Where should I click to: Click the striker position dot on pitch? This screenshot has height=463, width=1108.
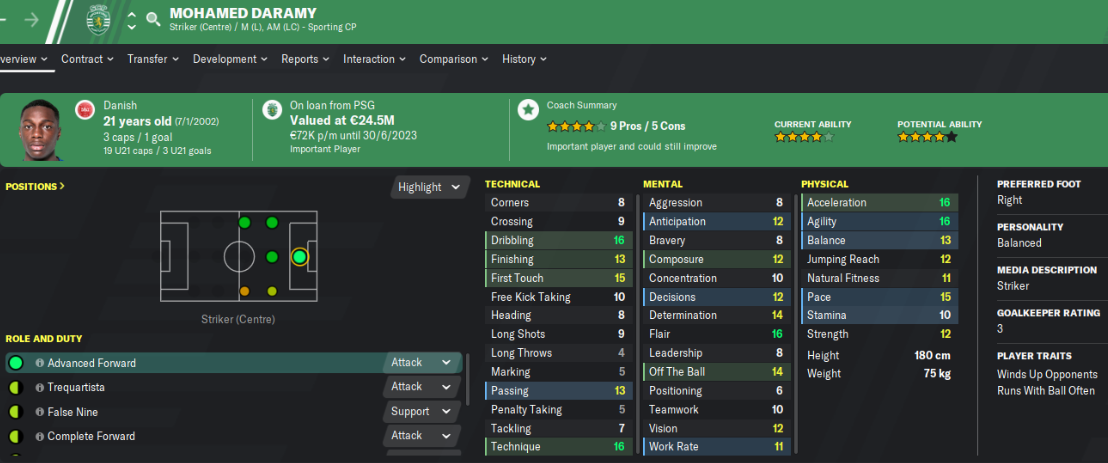(299, 257)
